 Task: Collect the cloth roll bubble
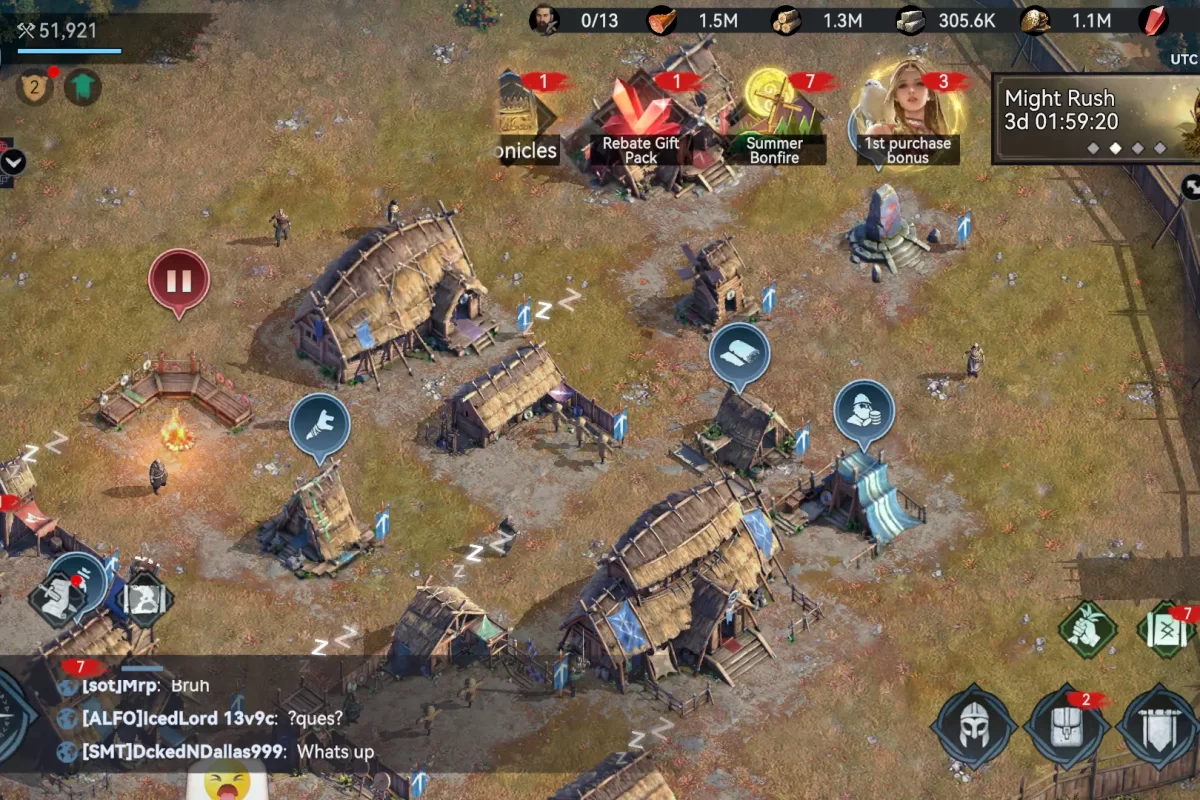pos(740,353)
